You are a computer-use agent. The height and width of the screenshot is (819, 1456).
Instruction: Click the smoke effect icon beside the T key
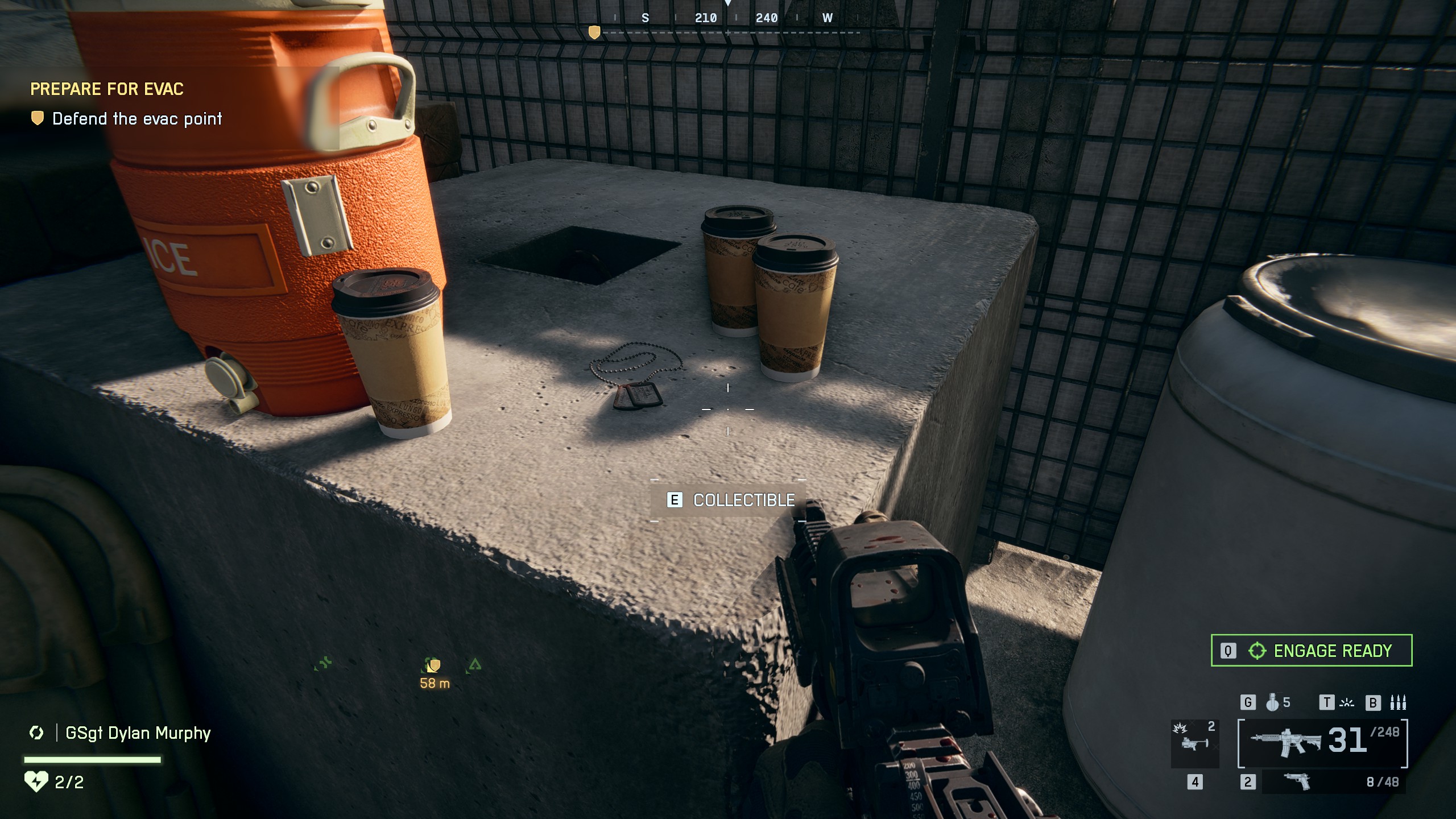coord(1347,704)
